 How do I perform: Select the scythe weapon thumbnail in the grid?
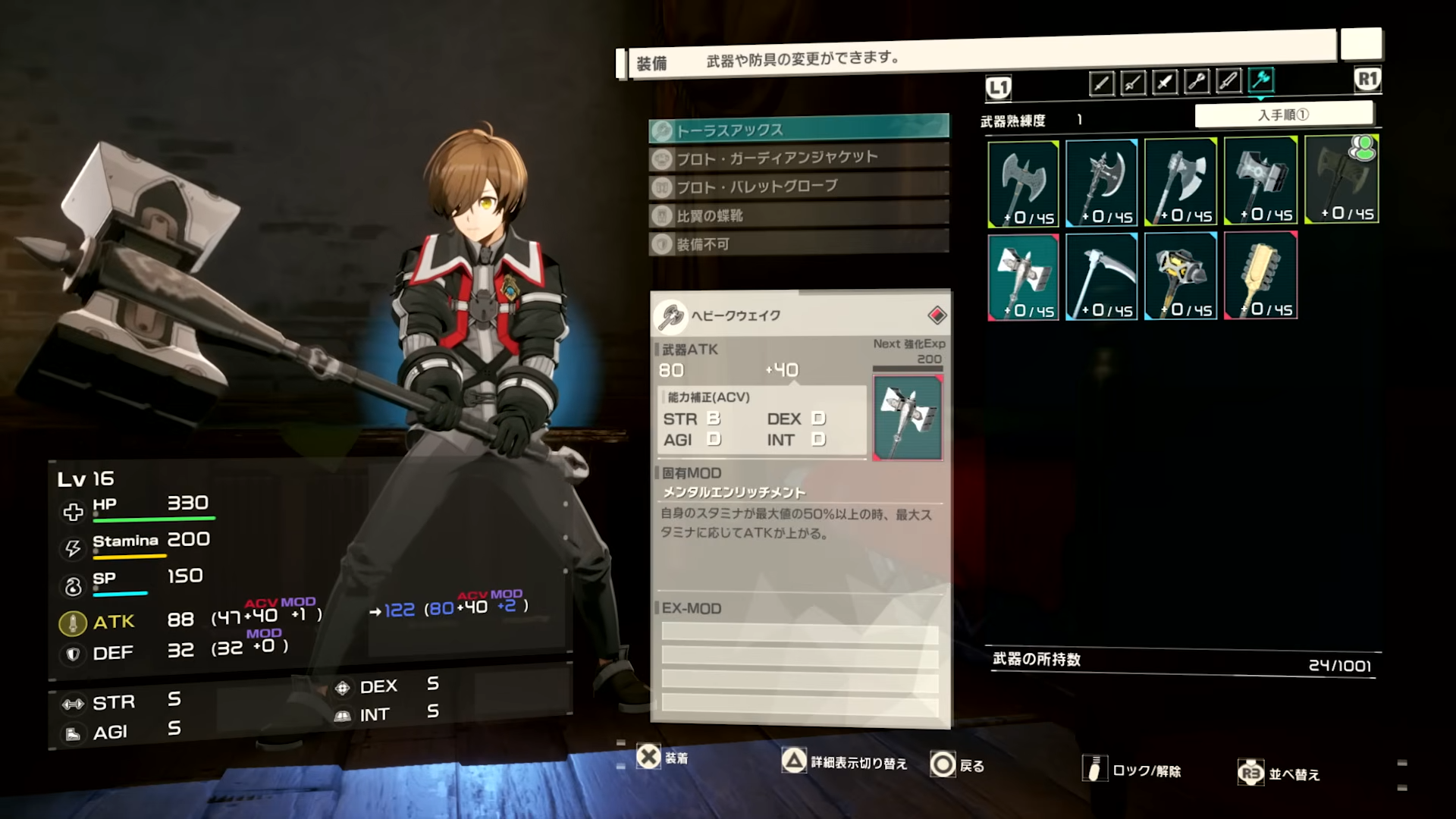[x=1101, y=275]
